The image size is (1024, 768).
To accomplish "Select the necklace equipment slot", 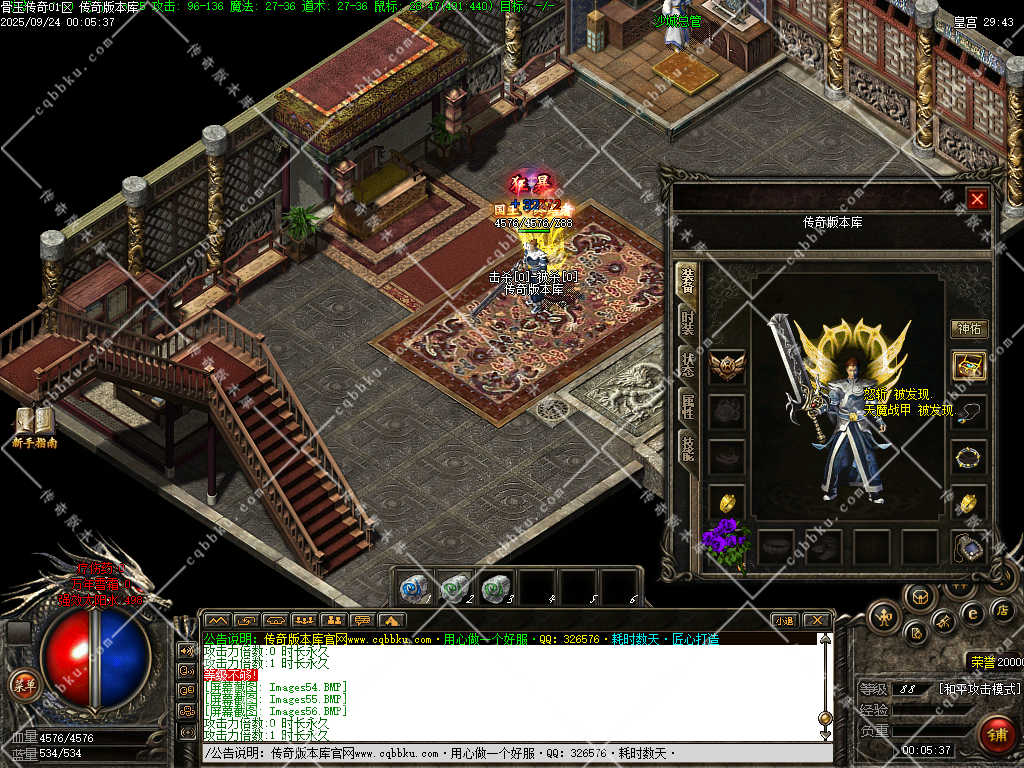I will click(969, 410).
